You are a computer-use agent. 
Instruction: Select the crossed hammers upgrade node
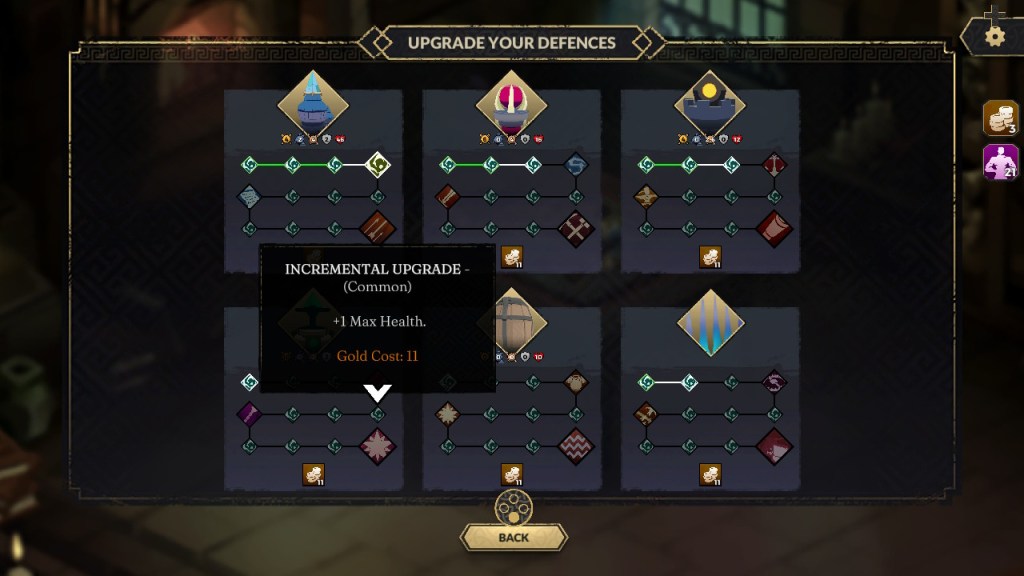pos(576,228)
